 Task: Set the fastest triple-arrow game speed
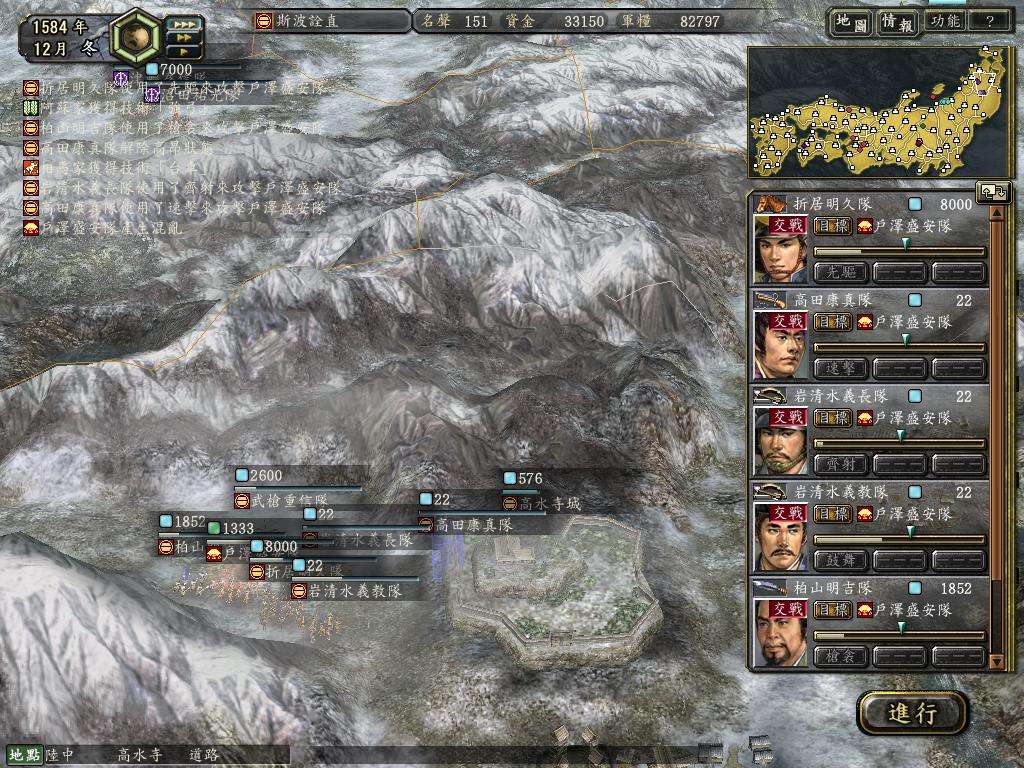click(x=183, y=23)
